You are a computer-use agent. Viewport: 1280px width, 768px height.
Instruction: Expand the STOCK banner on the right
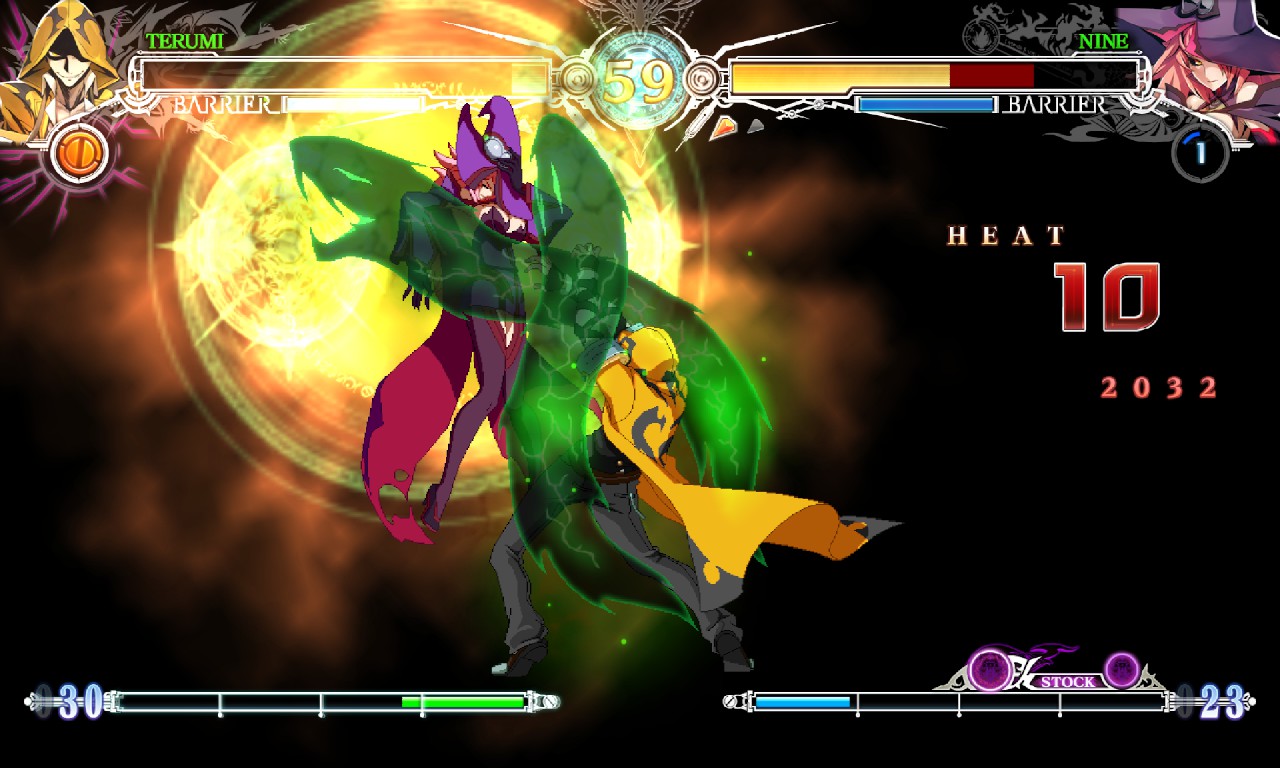click(1069, 680)
